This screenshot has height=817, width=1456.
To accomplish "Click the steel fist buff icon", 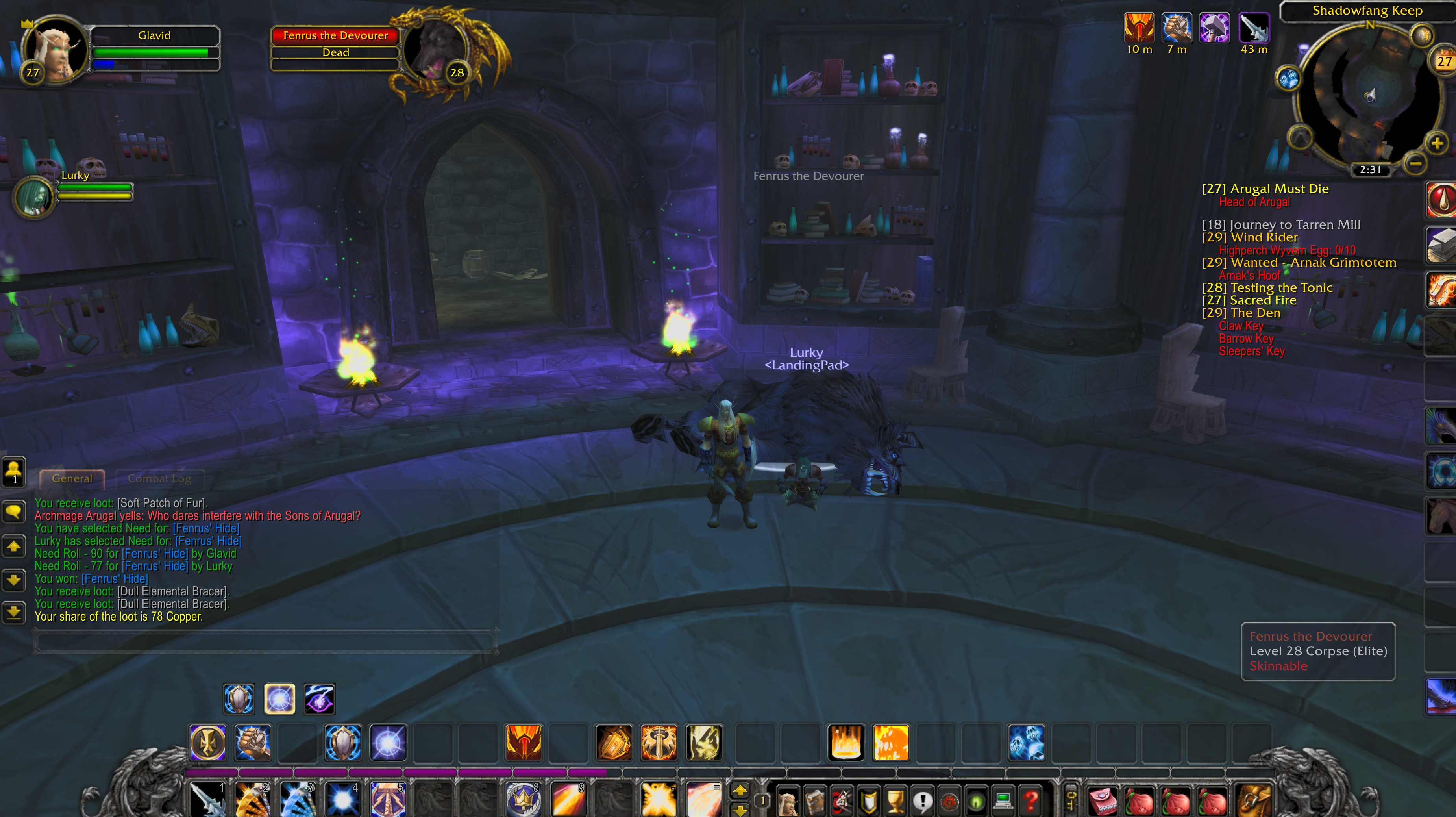I will tap(1177, 28).
